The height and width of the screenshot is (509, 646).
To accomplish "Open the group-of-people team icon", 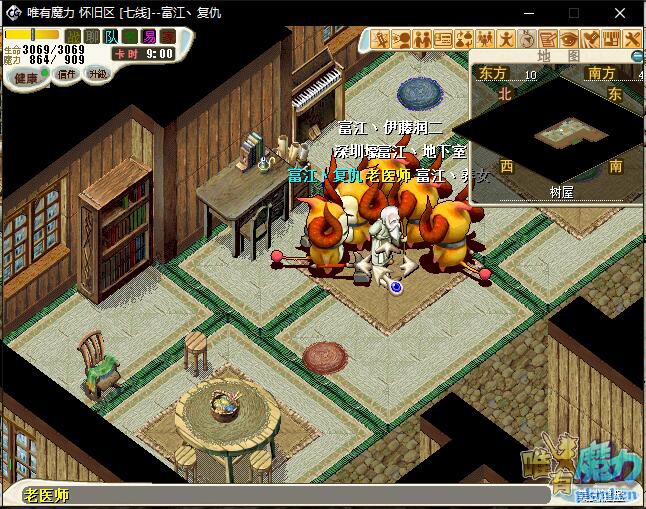I will pos(486,39).
